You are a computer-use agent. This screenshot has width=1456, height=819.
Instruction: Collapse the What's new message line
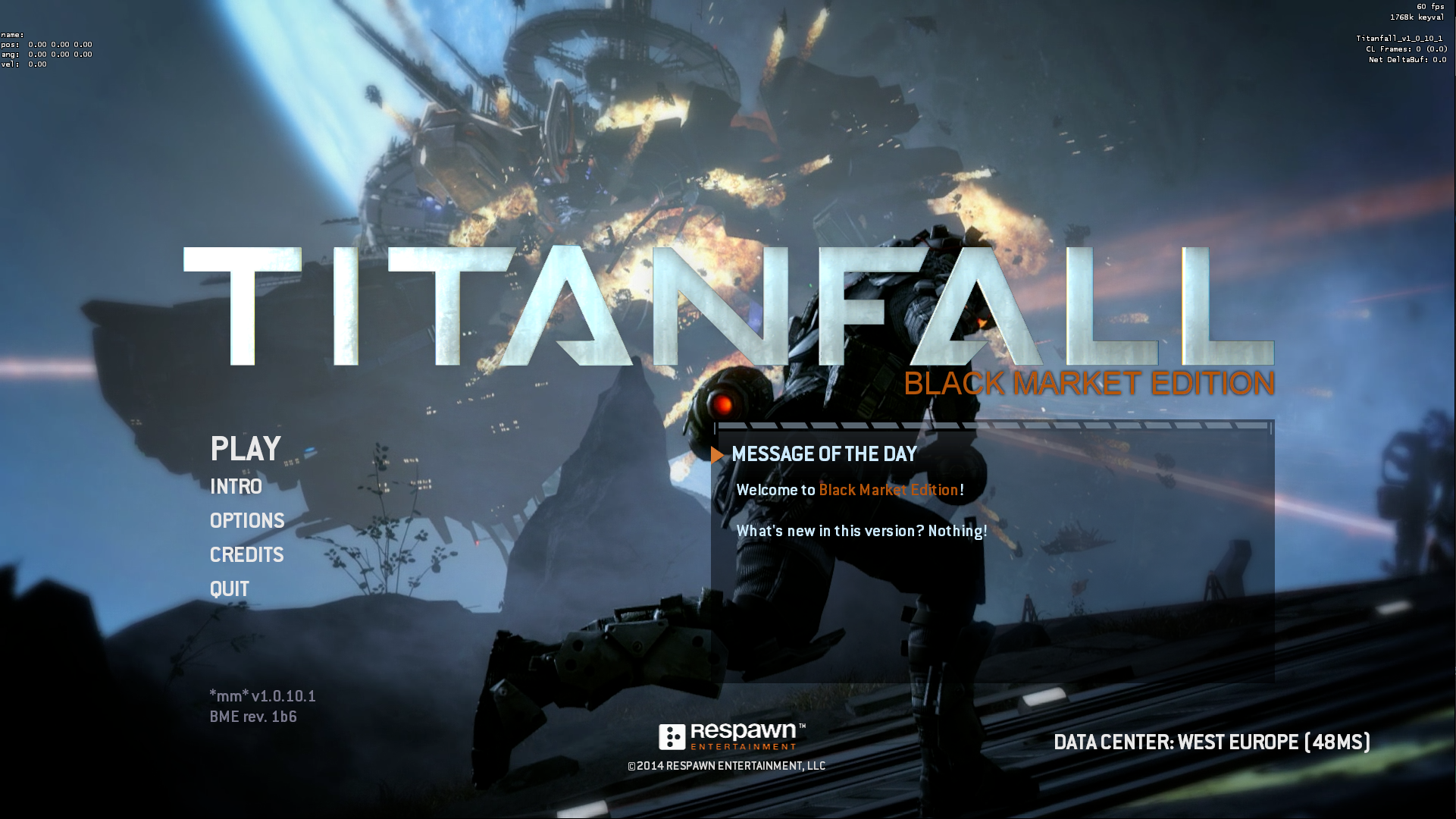pyautogui.click(x=862, y=531)
